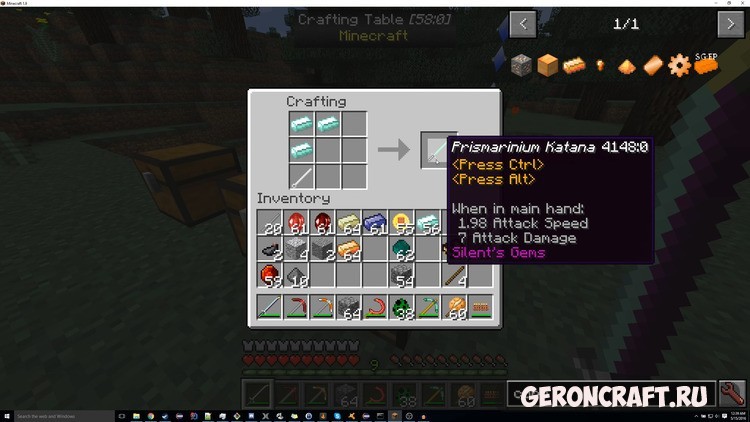The image size is (750, 422).
Task: Select the orange ingot in the JEI list
Action: coord(573,66)
